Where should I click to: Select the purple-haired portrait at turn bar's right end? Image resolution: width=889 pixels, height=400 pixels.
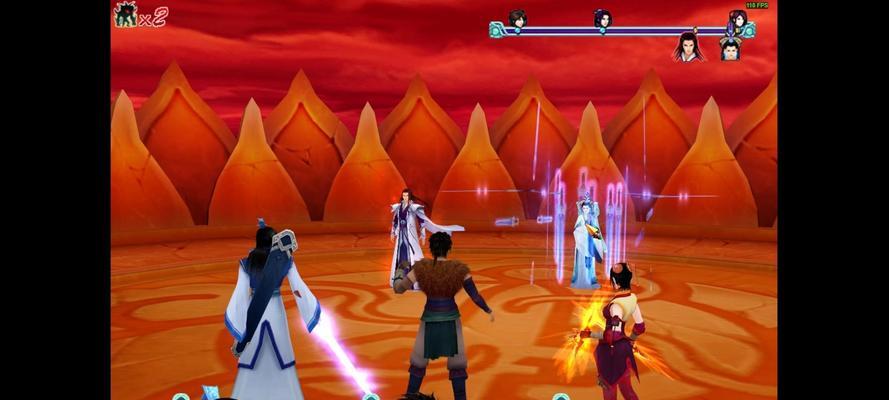coord(737,18)
